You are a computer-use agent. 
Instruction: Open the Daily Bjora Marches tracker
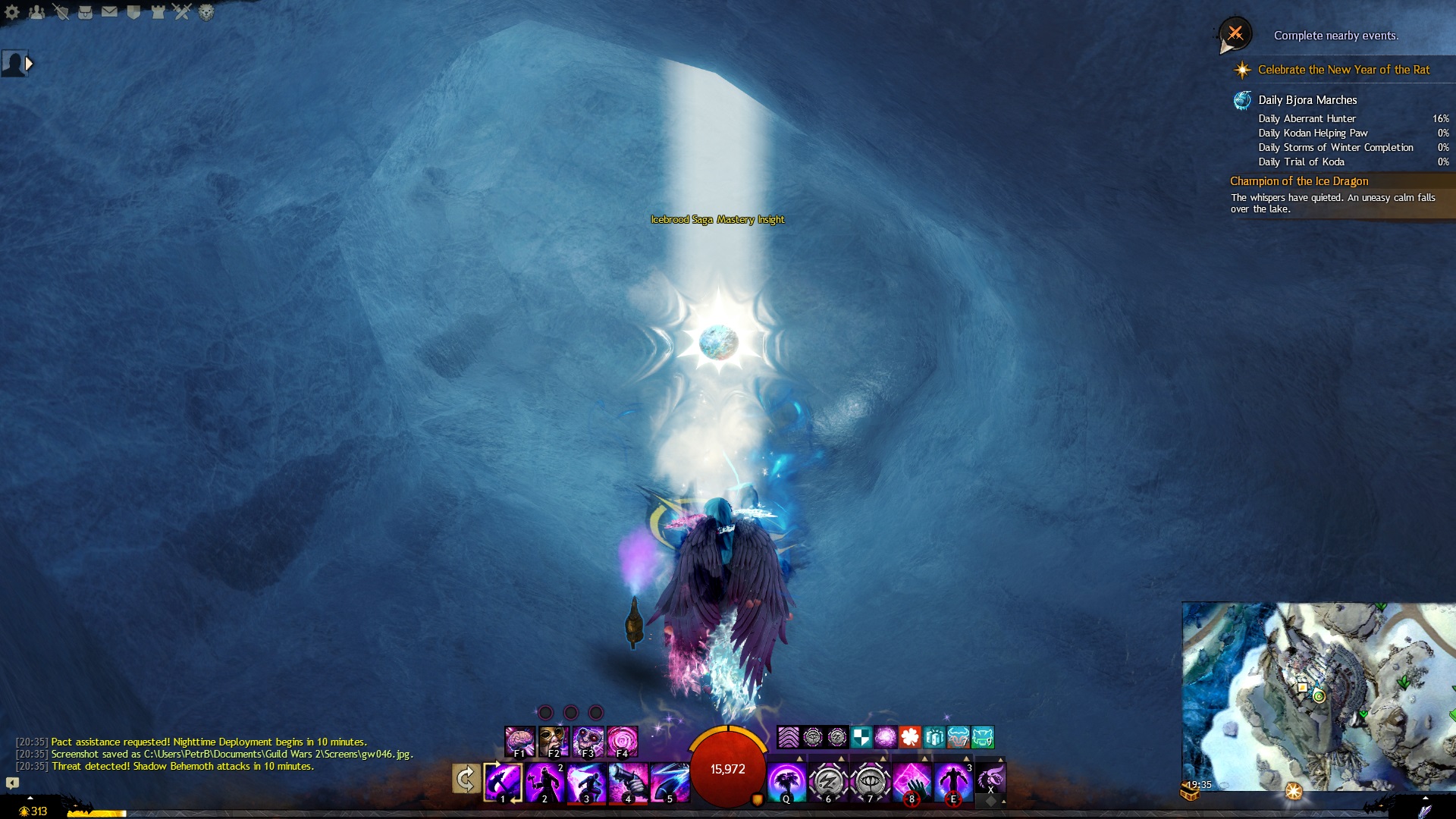click(1307, 100)
